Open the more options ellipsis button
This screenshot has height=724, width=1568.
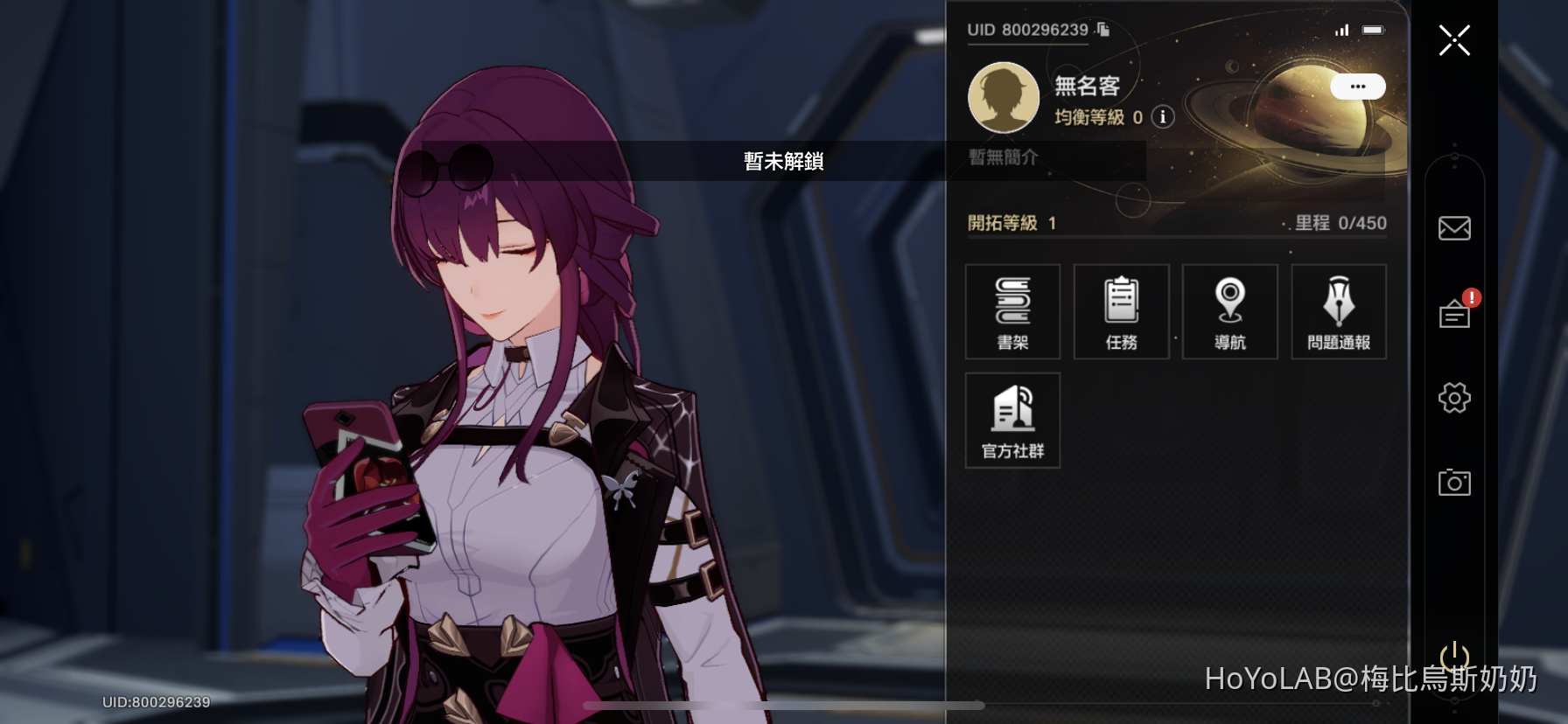(1359, 87)
